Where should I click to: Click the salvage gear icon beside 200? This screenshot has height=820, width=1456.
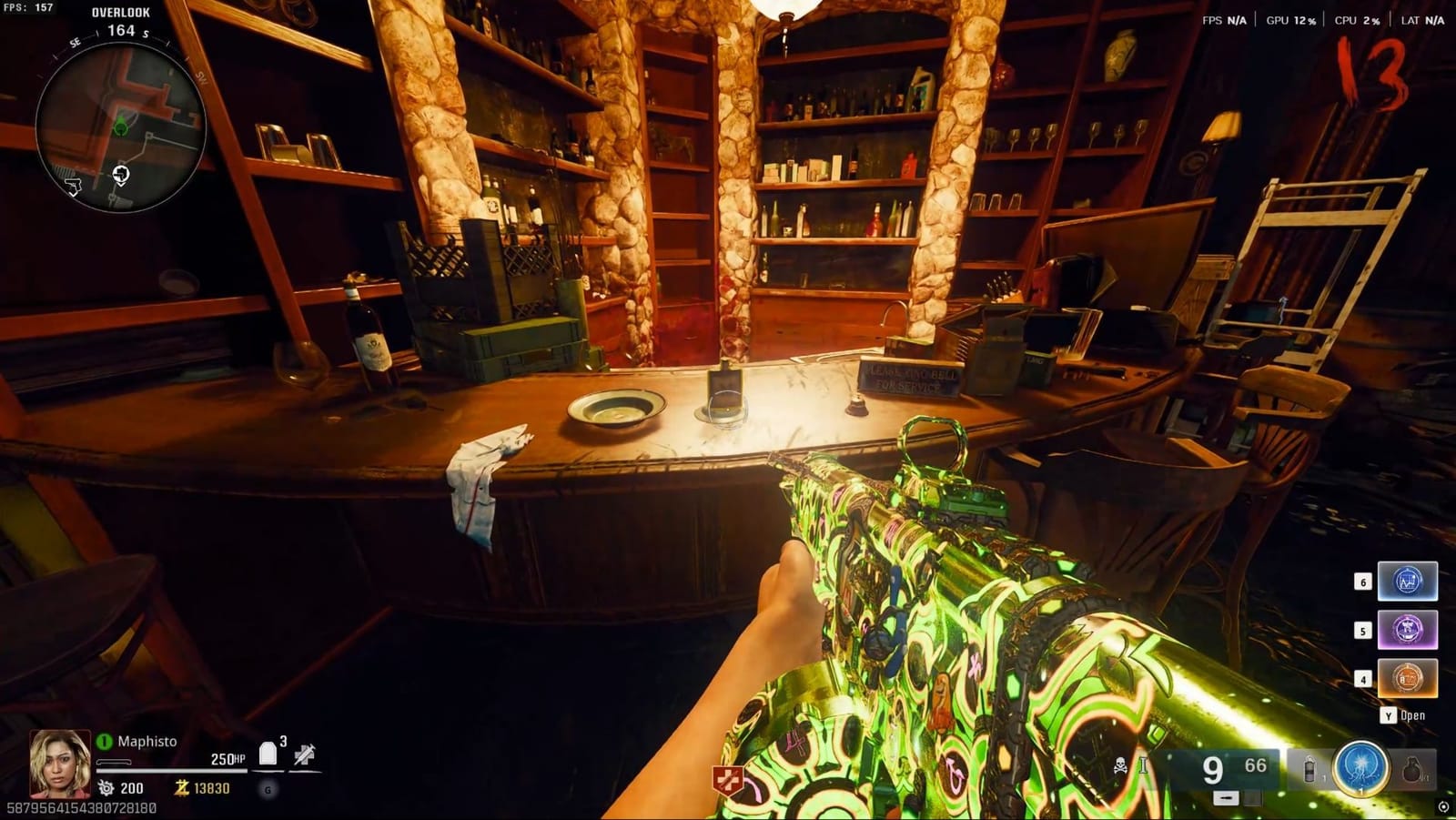106,787
